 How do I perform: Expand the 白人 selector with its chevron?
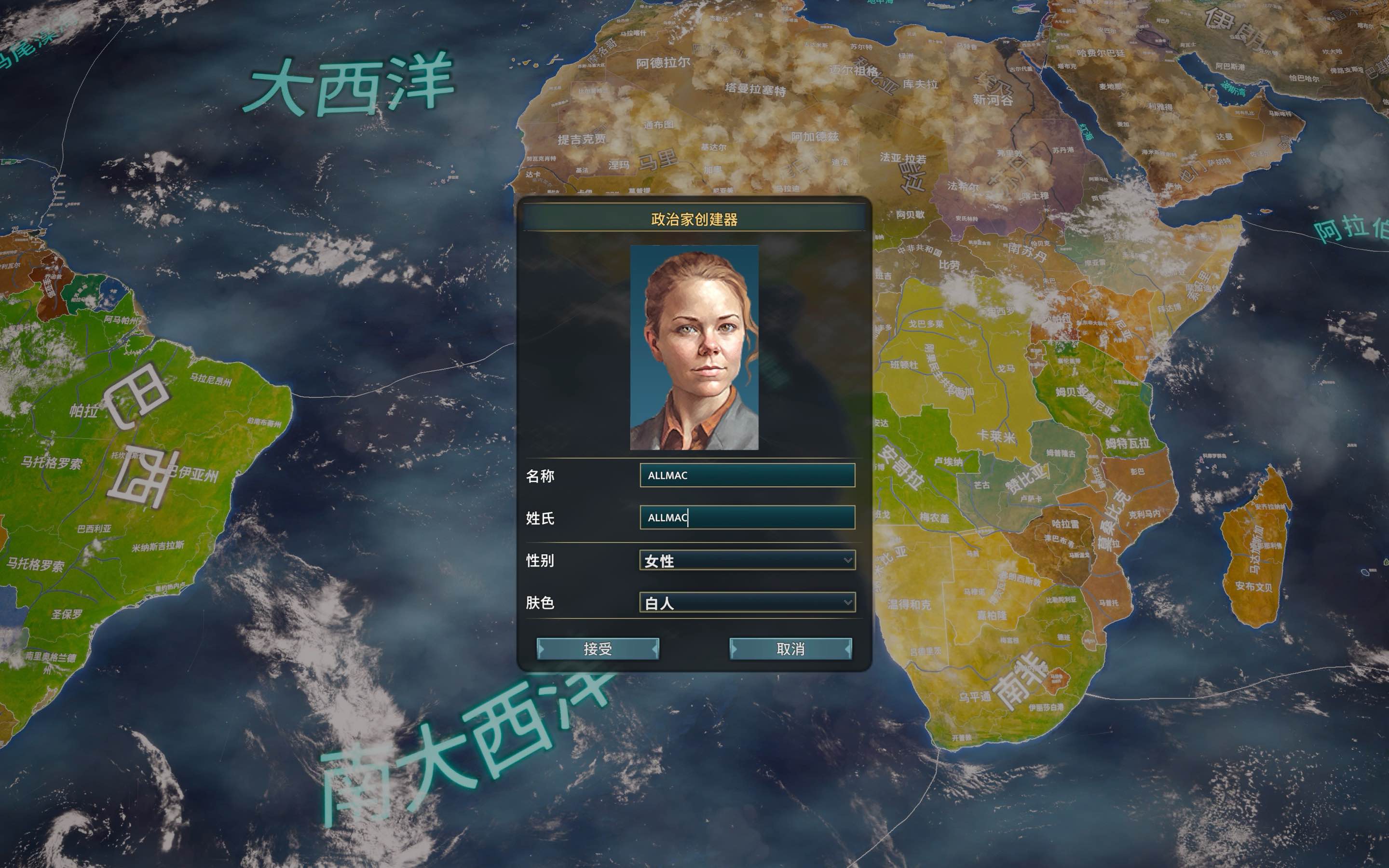(x=849, y=603)
